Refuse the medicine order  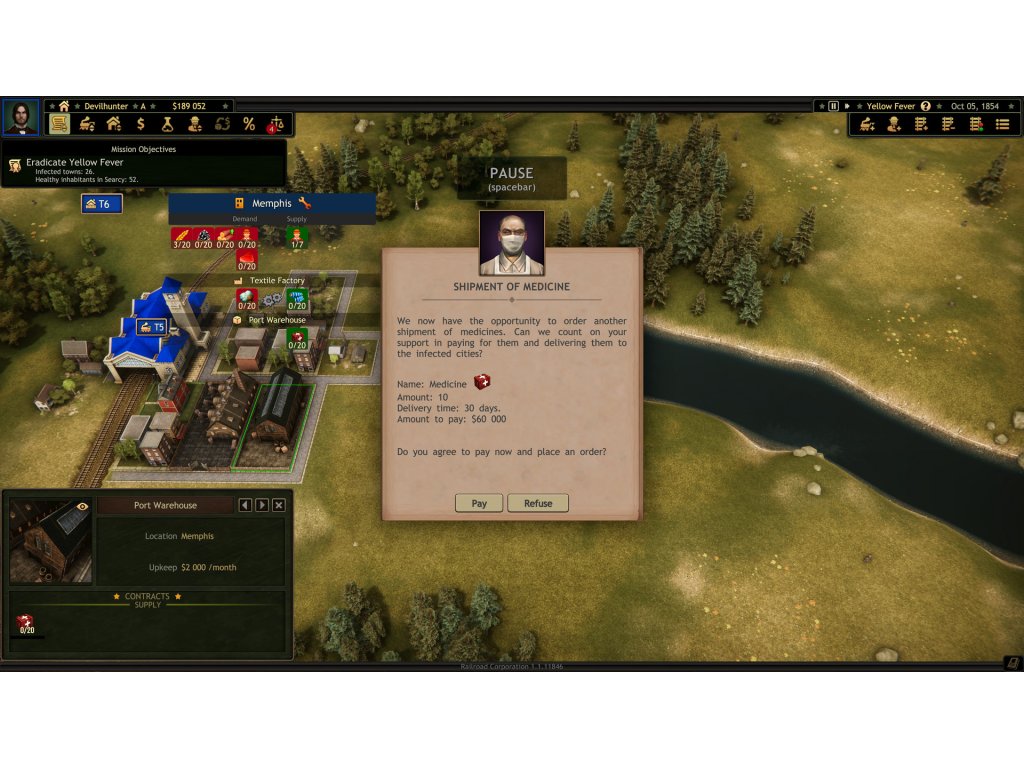click(x=538, y=503)
